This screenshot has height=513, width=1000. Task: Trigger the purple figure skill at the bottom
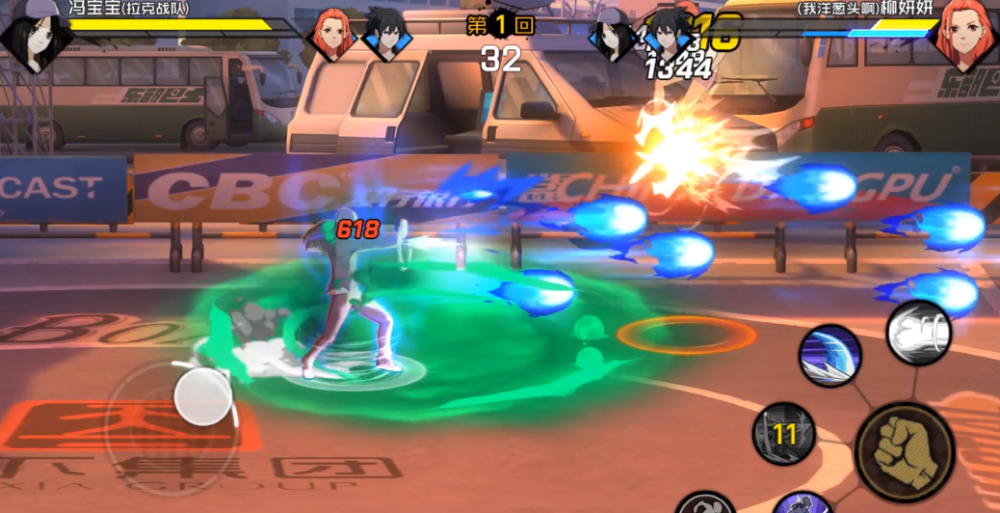tap(801, 503)
